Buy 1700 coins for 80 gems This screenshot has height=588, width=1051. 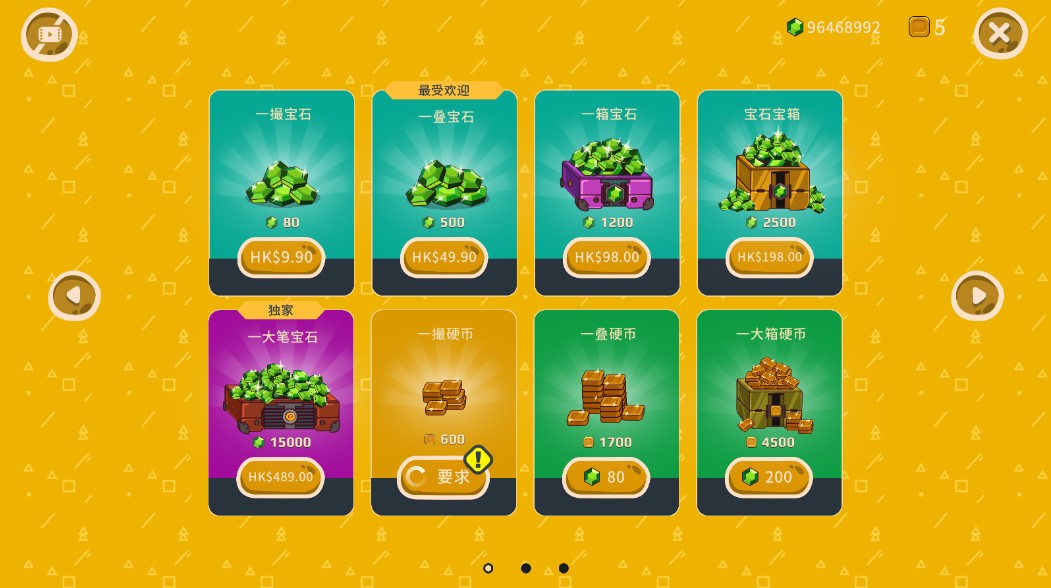coord(606,477)
